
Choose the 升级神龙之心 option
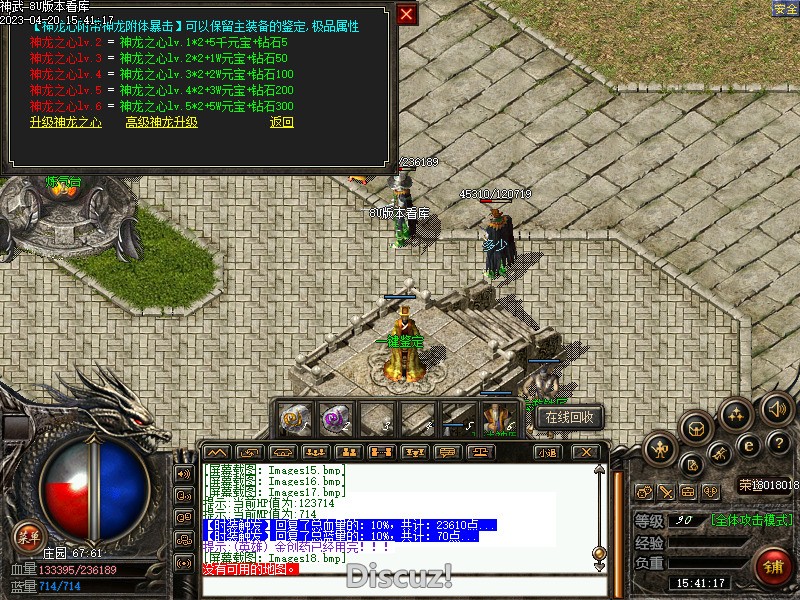click(66, 122)
